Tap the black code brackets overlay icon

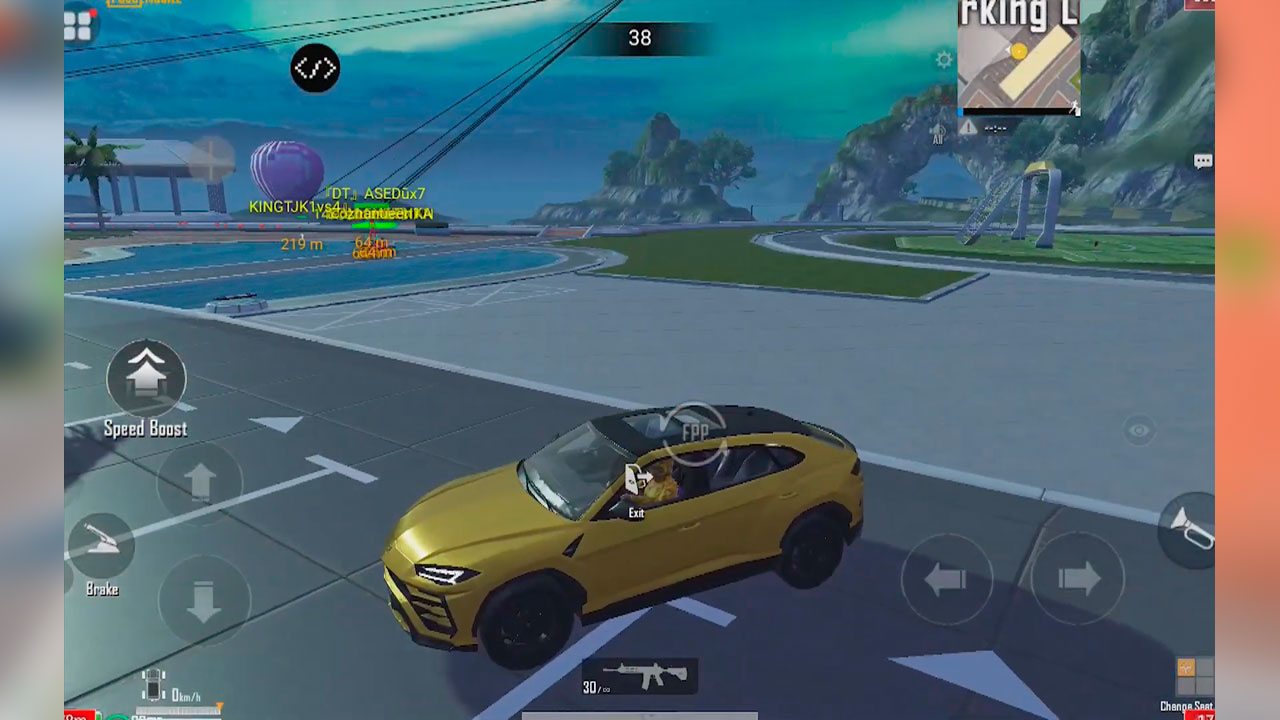click(315, 69)
